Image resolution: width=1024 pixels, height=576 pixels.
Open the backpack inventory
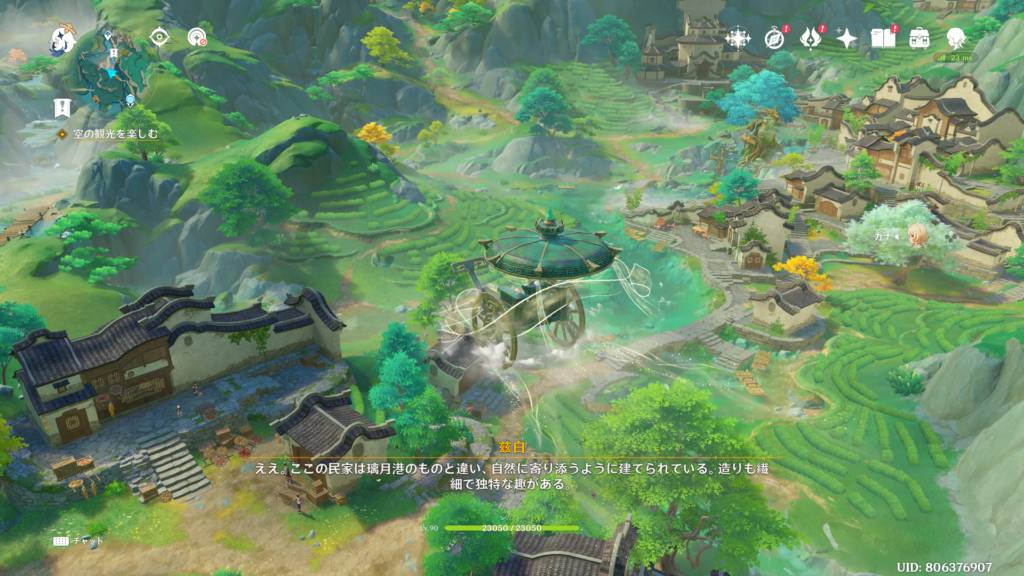click(919, 39)
